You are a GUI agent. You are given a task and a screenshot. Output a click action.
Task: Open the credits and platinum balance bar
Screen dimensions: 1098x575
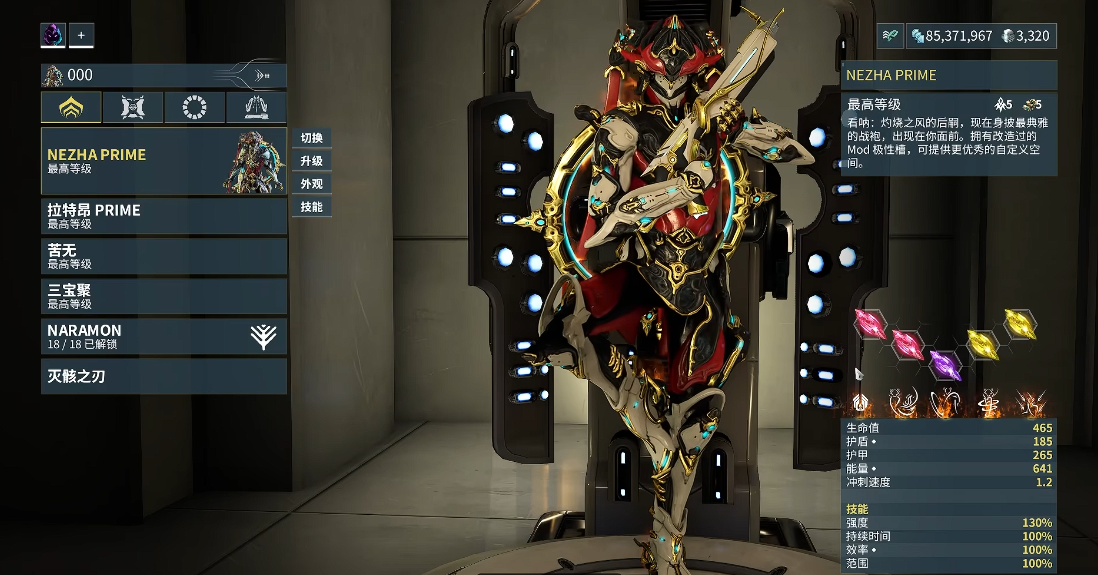[x=981, y=36]
